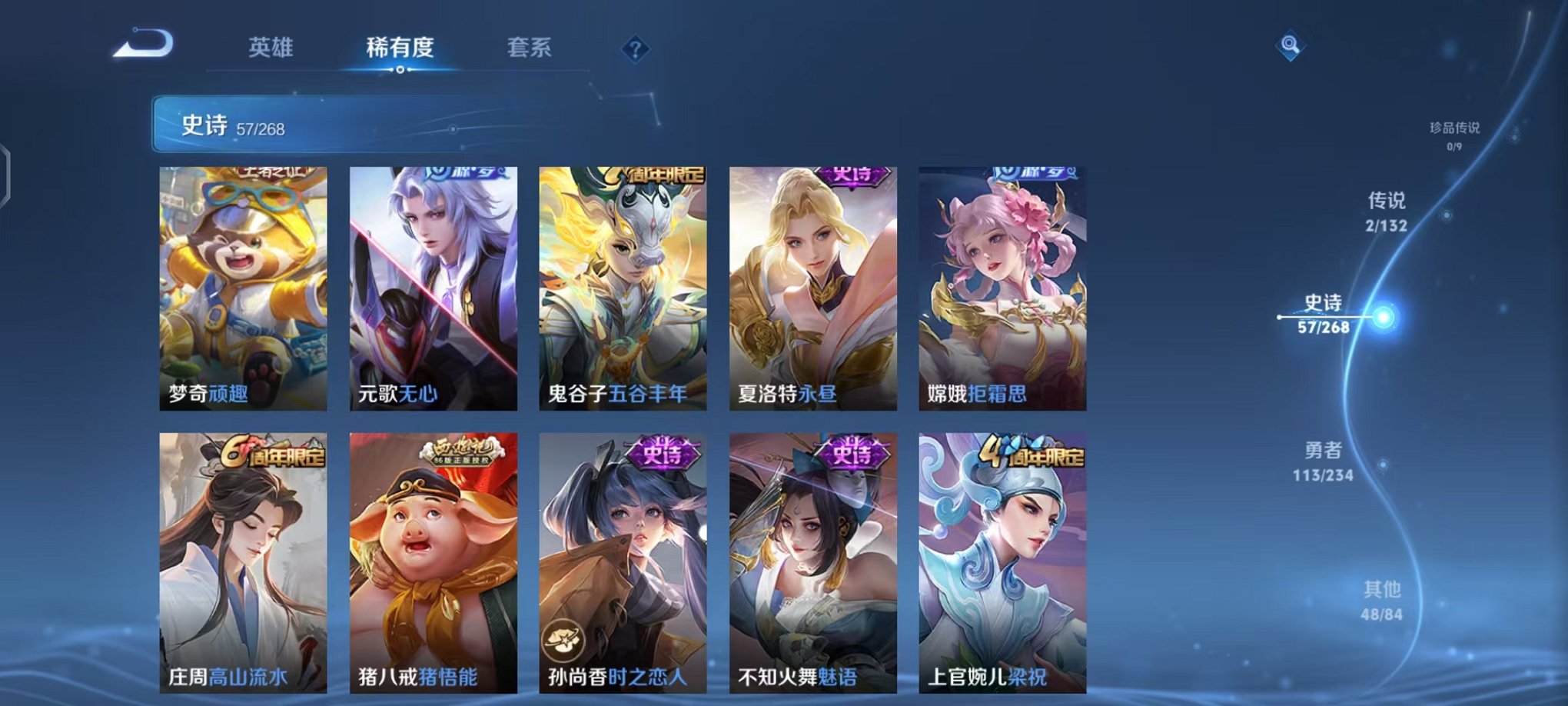Switch to the 英雄 tab
Viewport: 1568px width, 706px height.
click(271, 48)
